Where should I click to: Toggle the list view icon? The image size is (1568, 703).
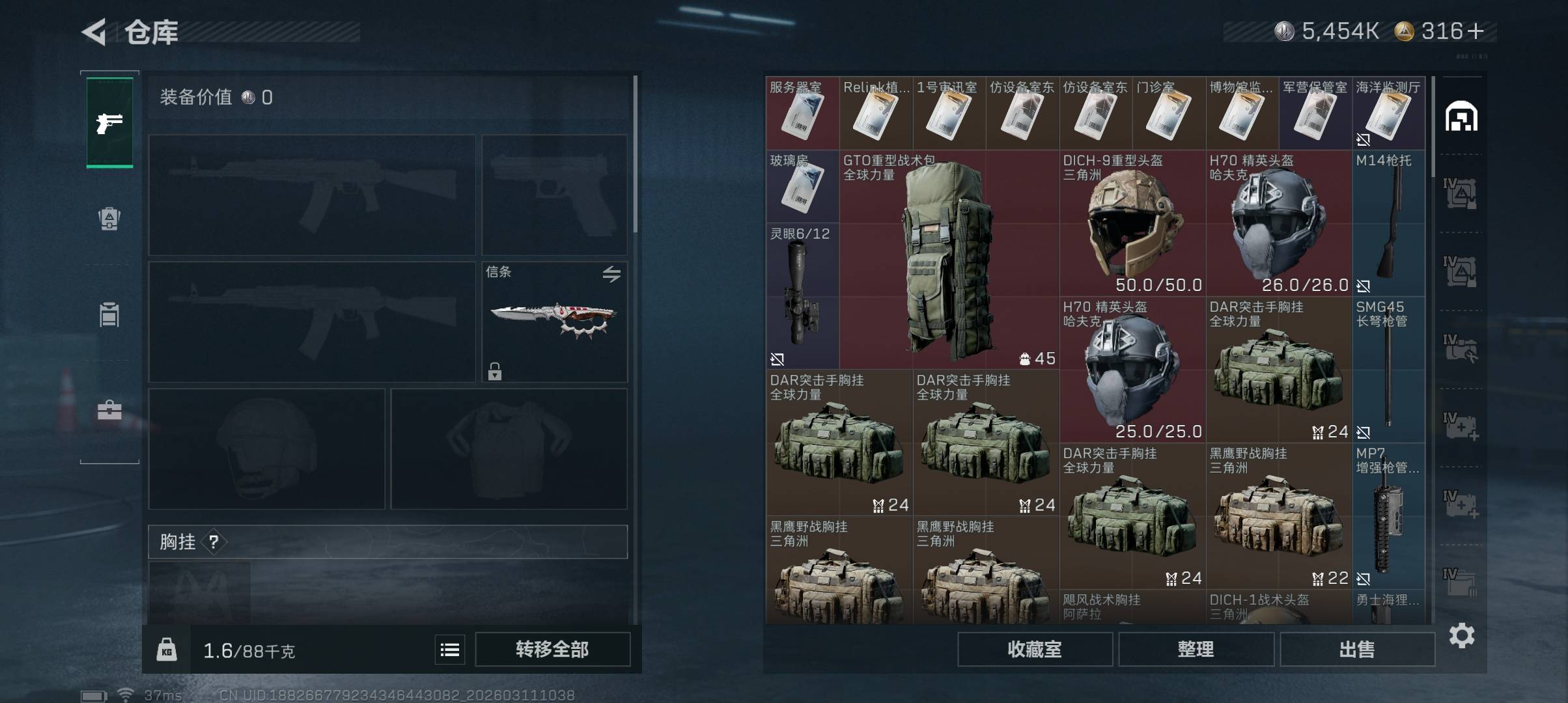click(450, 650)
